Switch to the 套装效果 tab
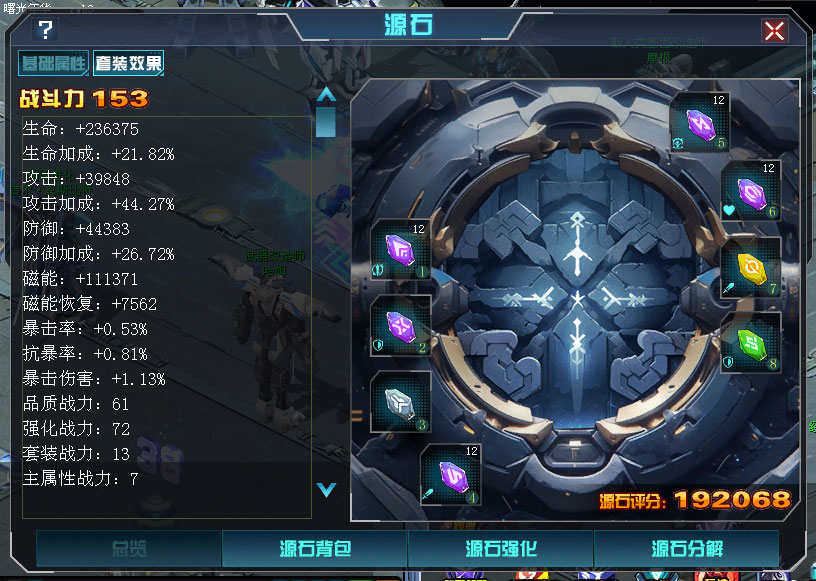Image resolution: width=816 pixels, height=581 pixels. 128,64
